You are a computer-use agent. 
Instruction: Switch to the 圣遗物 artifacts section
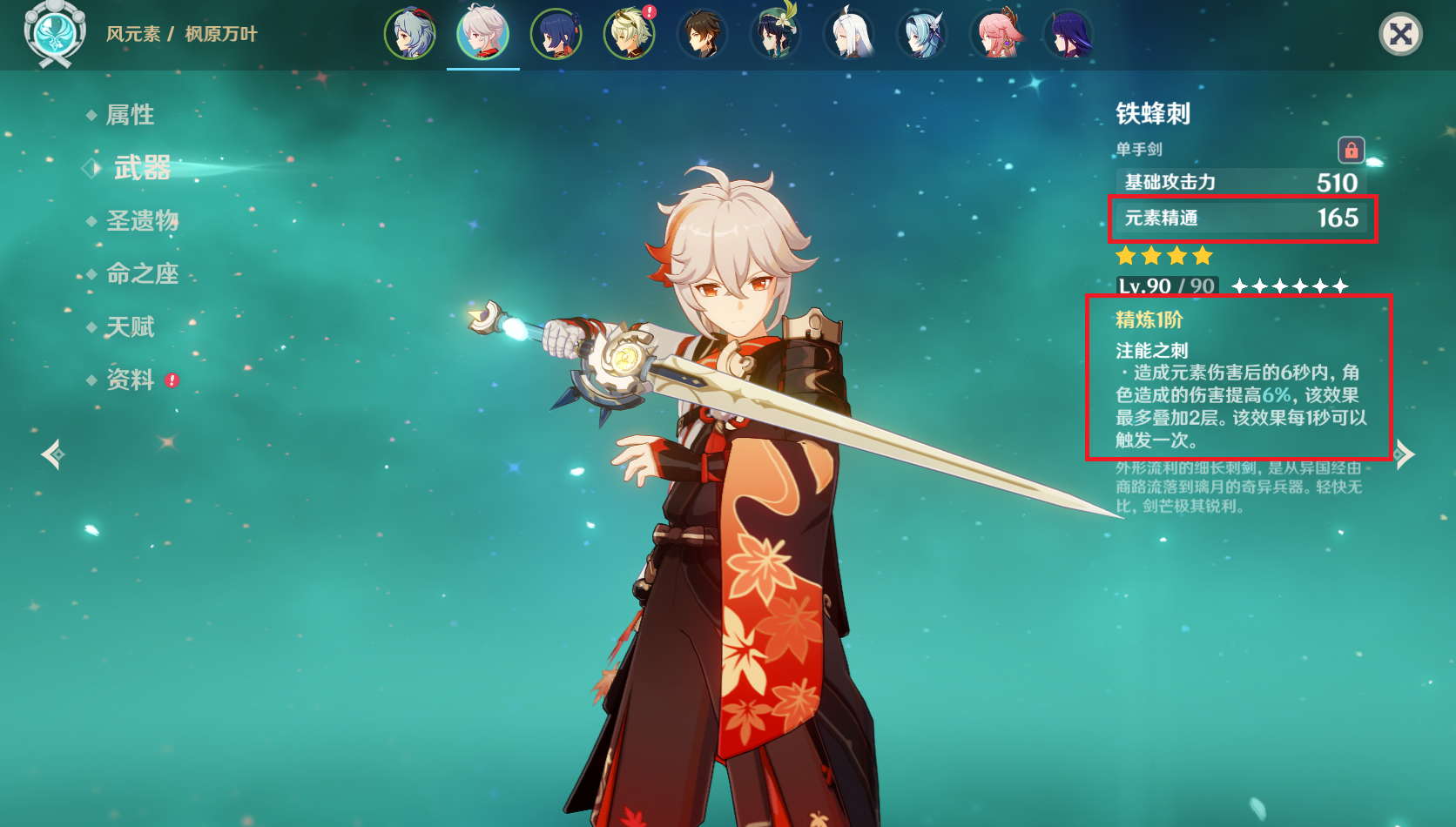[142, 221]
